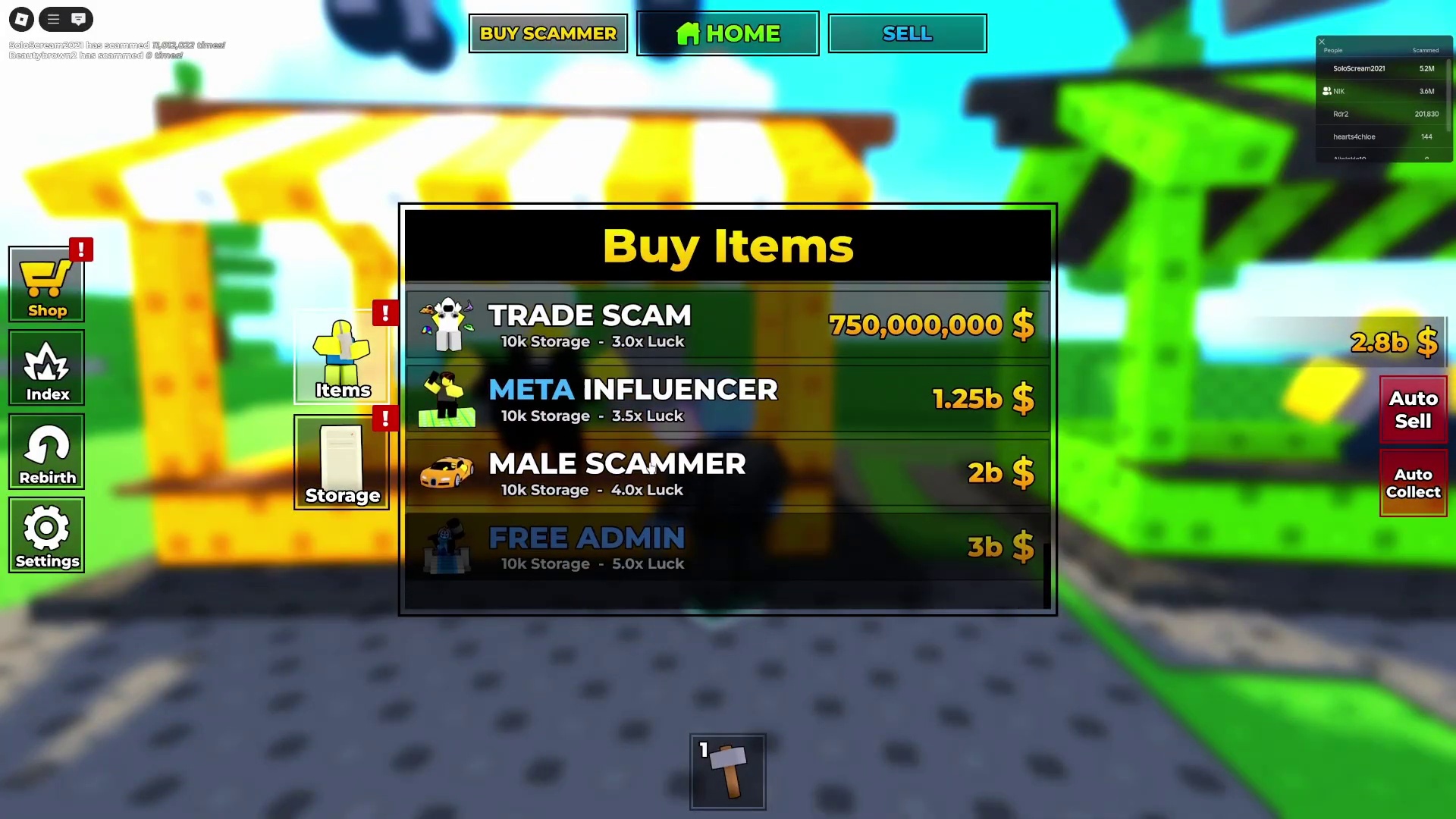The image size is (1456, 819).
Task: Open the Settings gear
Action: (46, 536)
